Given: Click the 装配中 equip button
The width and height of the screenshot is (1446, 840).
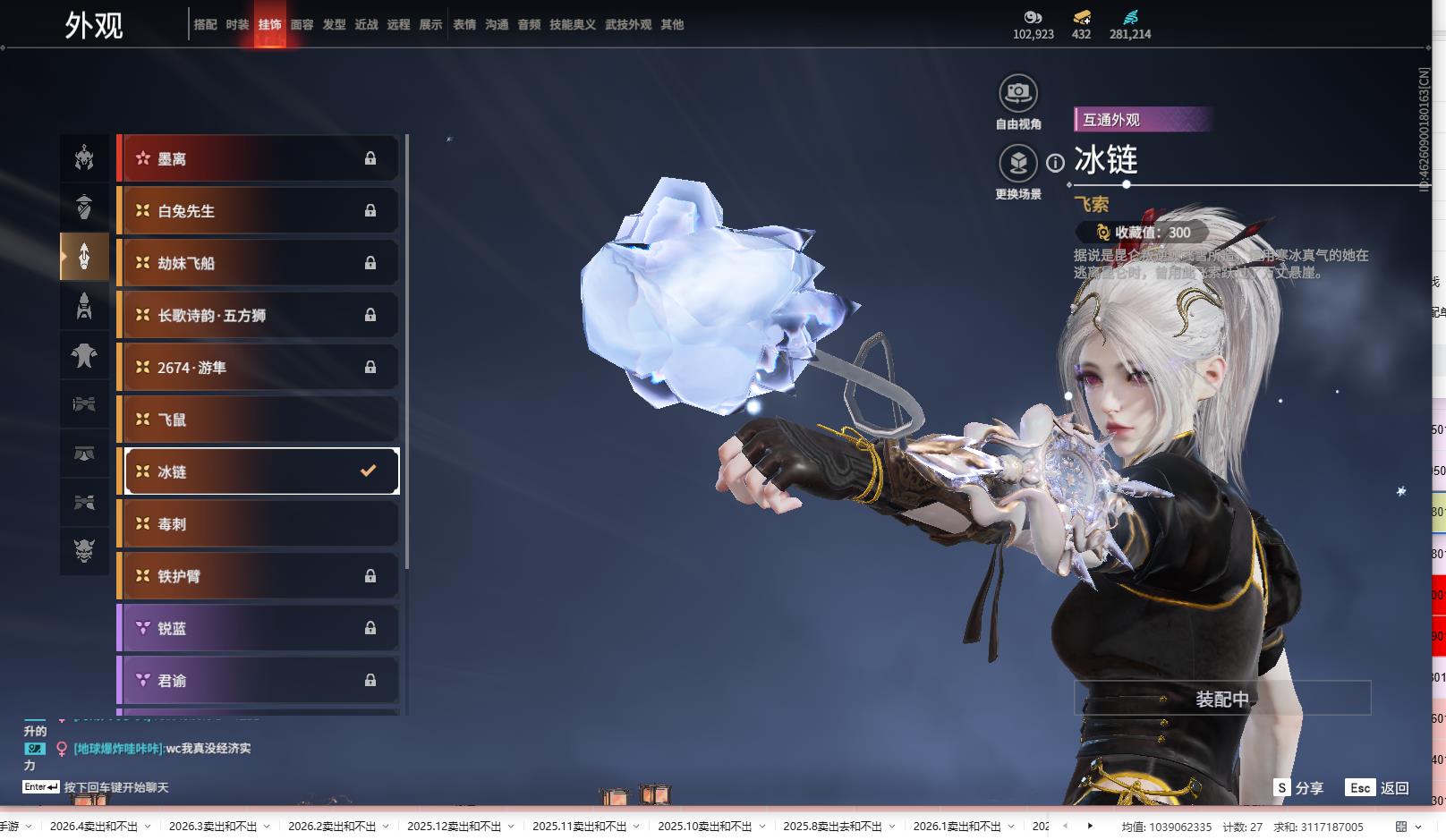Looking at the screenshot, I should [1221, 699].
